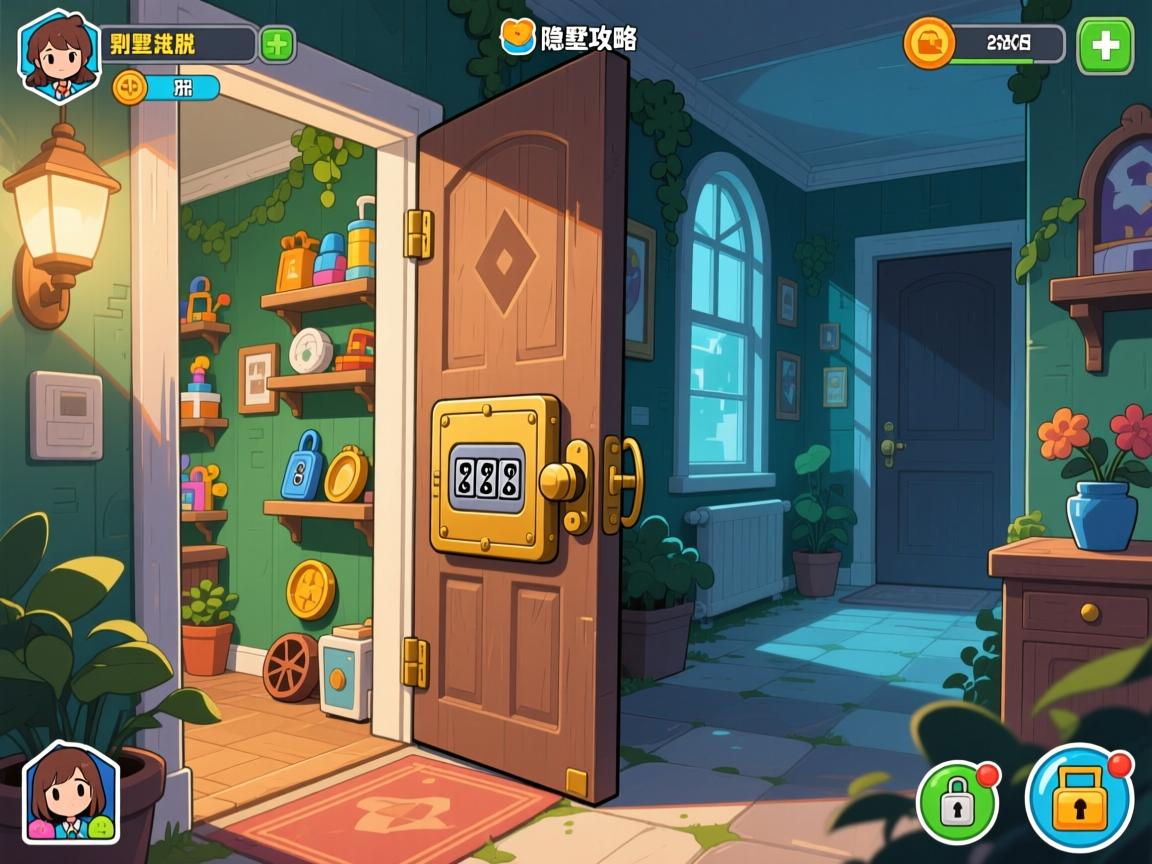Screen dimensions: 1152x864
Task: Tap the gold coin badge under the name
Action: [129, 88]
